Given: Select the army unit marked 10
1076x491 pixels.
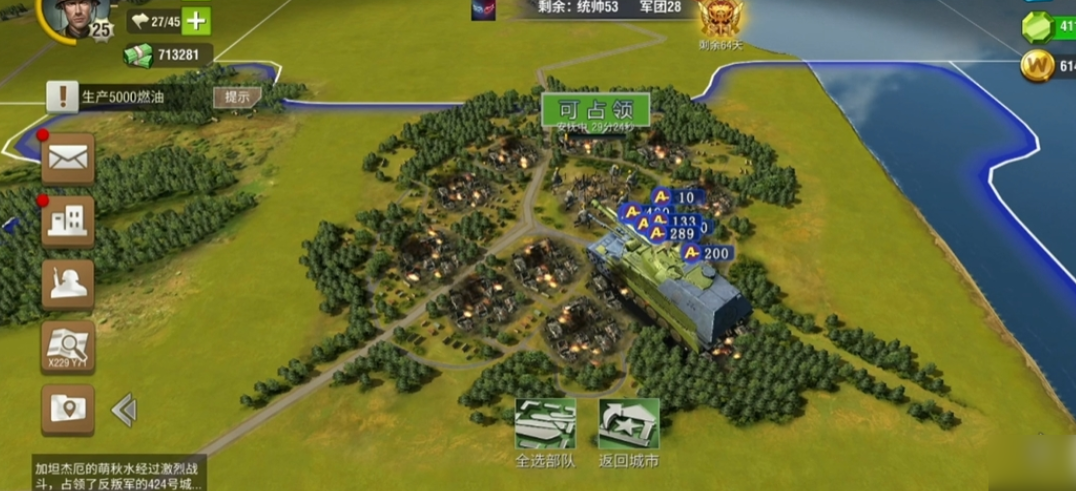Looking at the screenshot, I should coord(676,197).
